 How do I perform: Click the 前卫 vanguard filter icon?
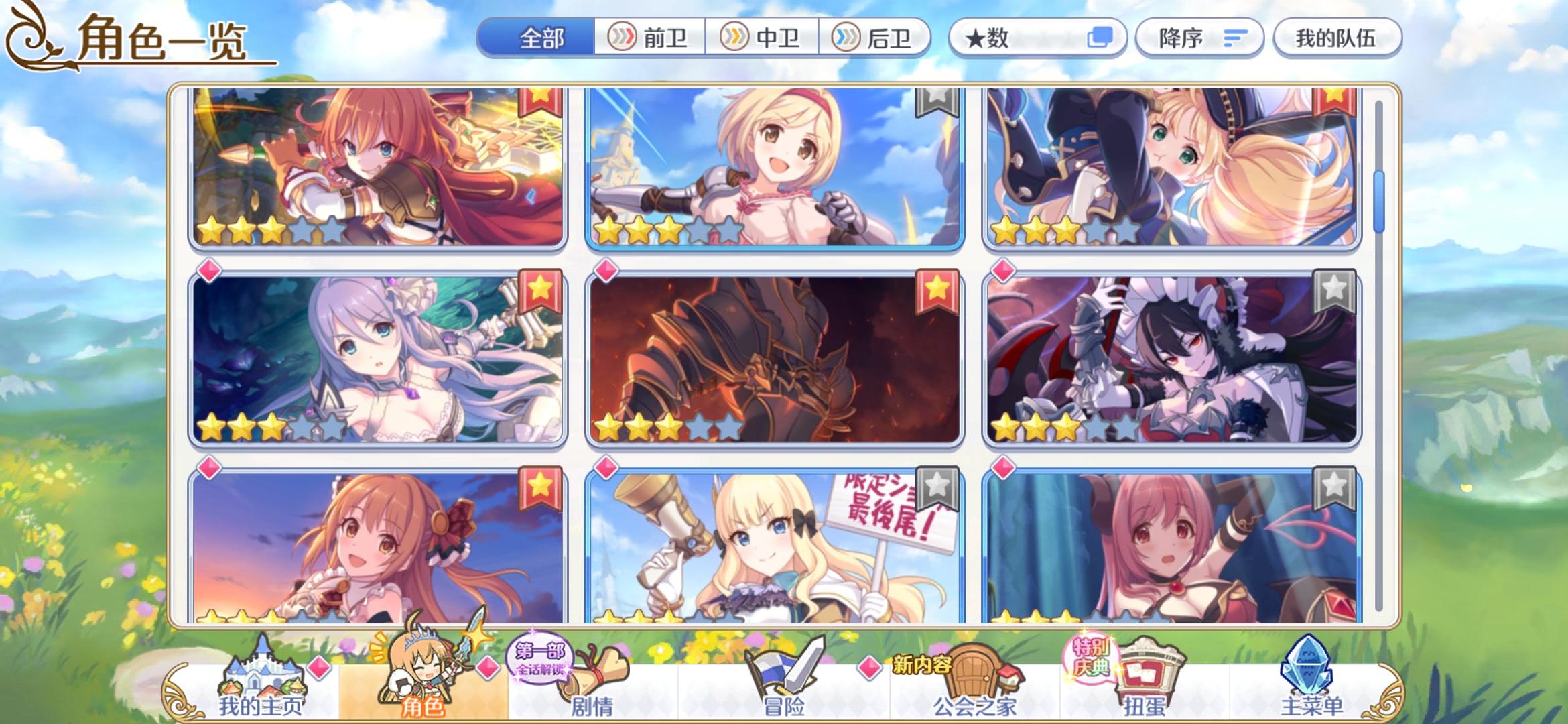point(624,38)
